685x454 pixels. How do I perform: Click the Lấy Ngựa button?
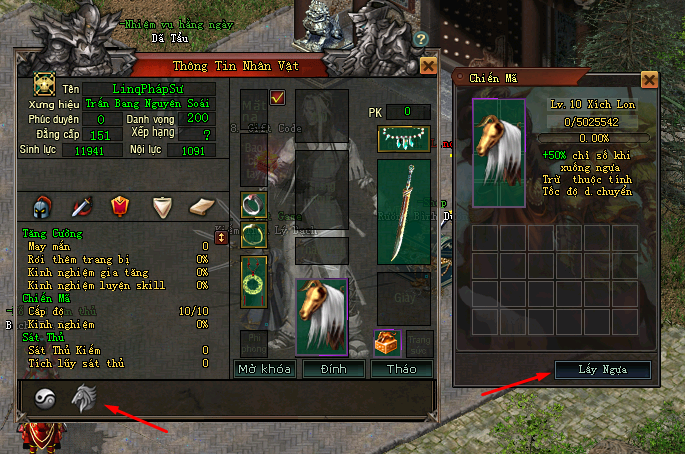point(603,370)
